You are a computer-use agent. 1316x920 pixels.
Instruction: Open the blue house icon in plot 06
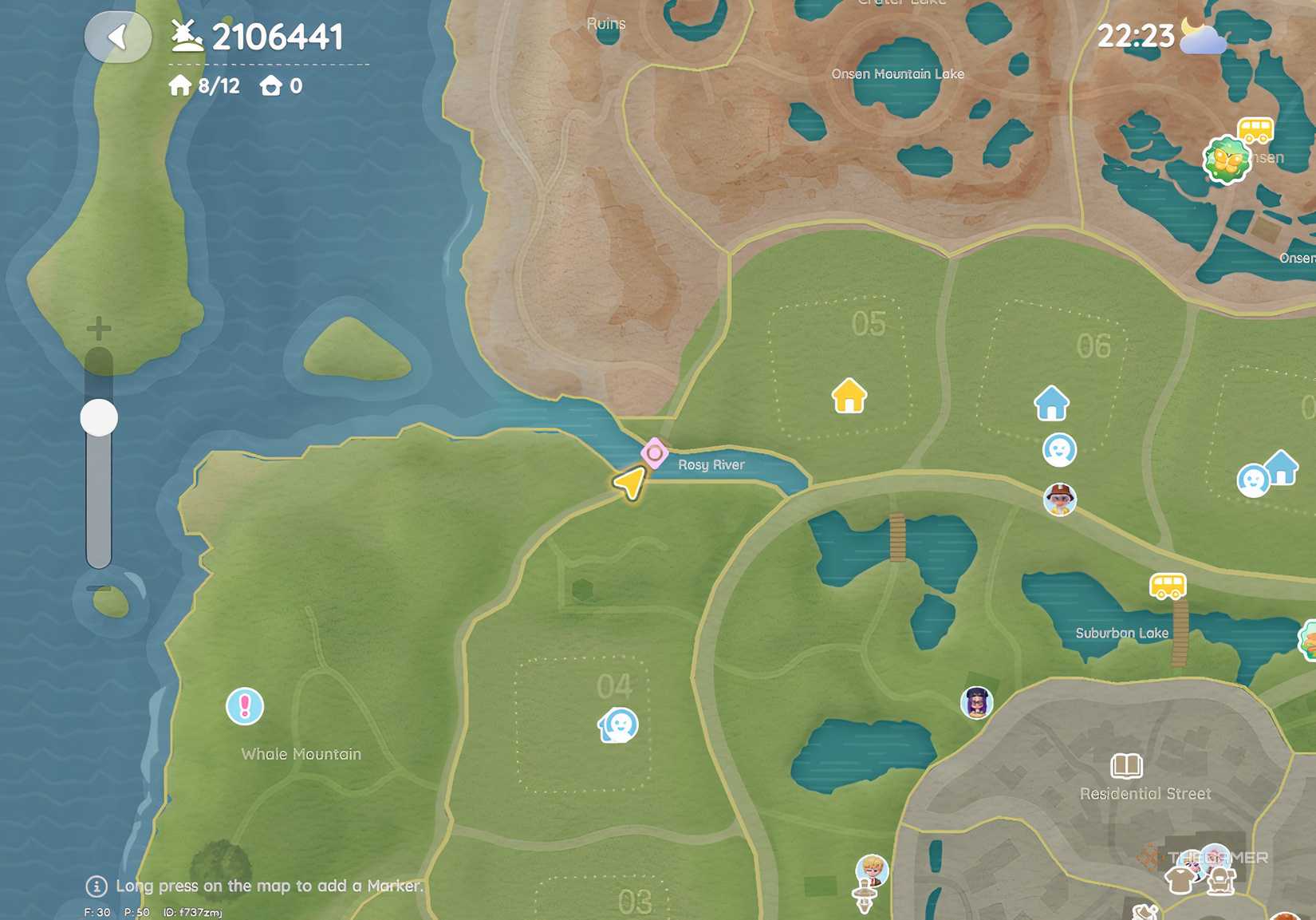click(x=1053, y=402)
